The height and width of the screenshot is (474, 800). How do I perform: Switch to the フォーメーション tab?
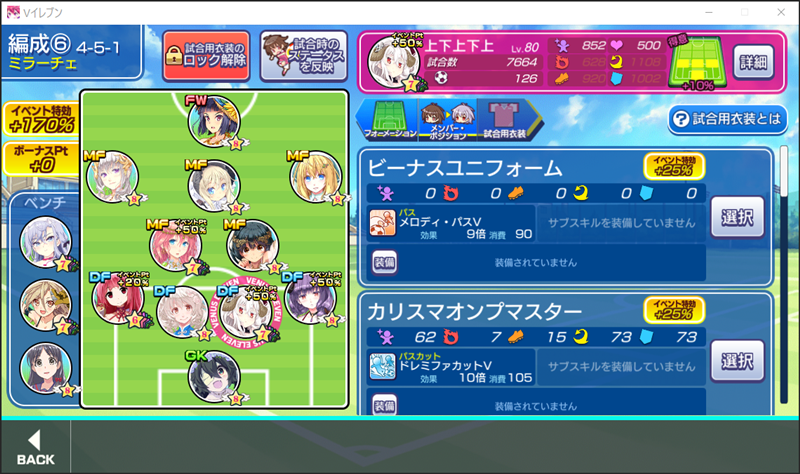click(x=389, y=119)
